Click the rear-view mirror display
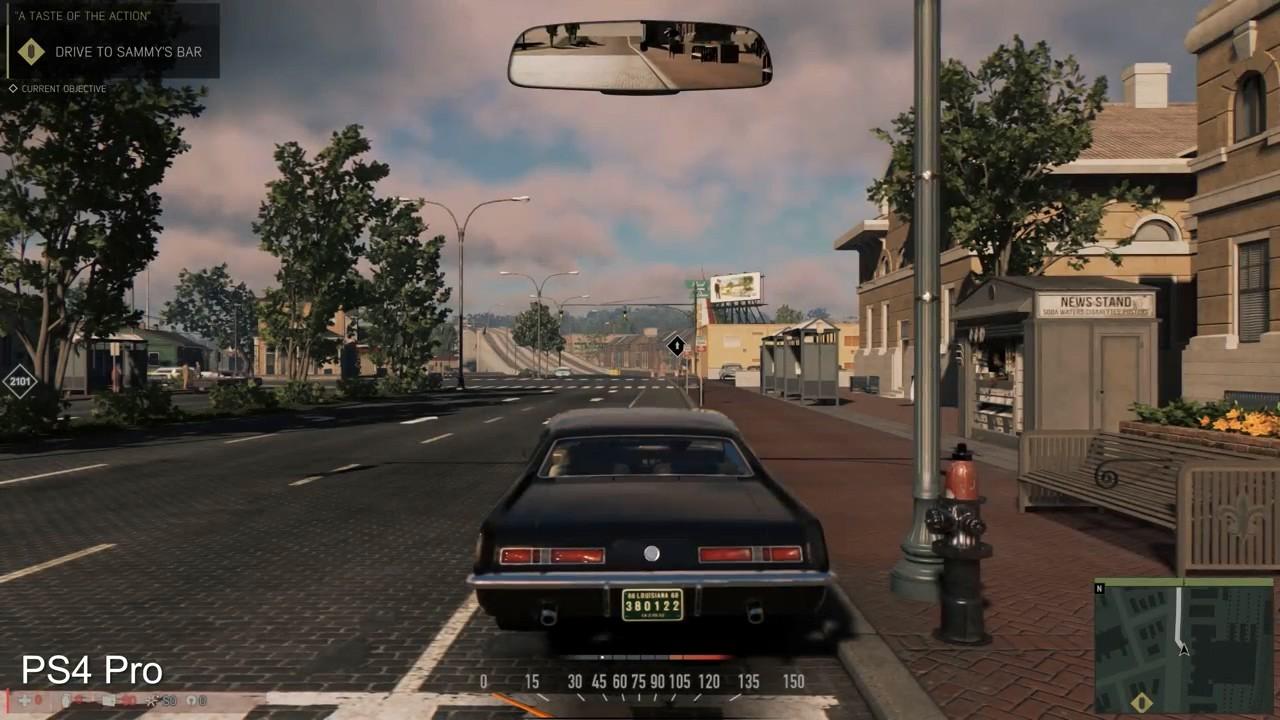This screenshot has width=1280, height=720. 639,56
